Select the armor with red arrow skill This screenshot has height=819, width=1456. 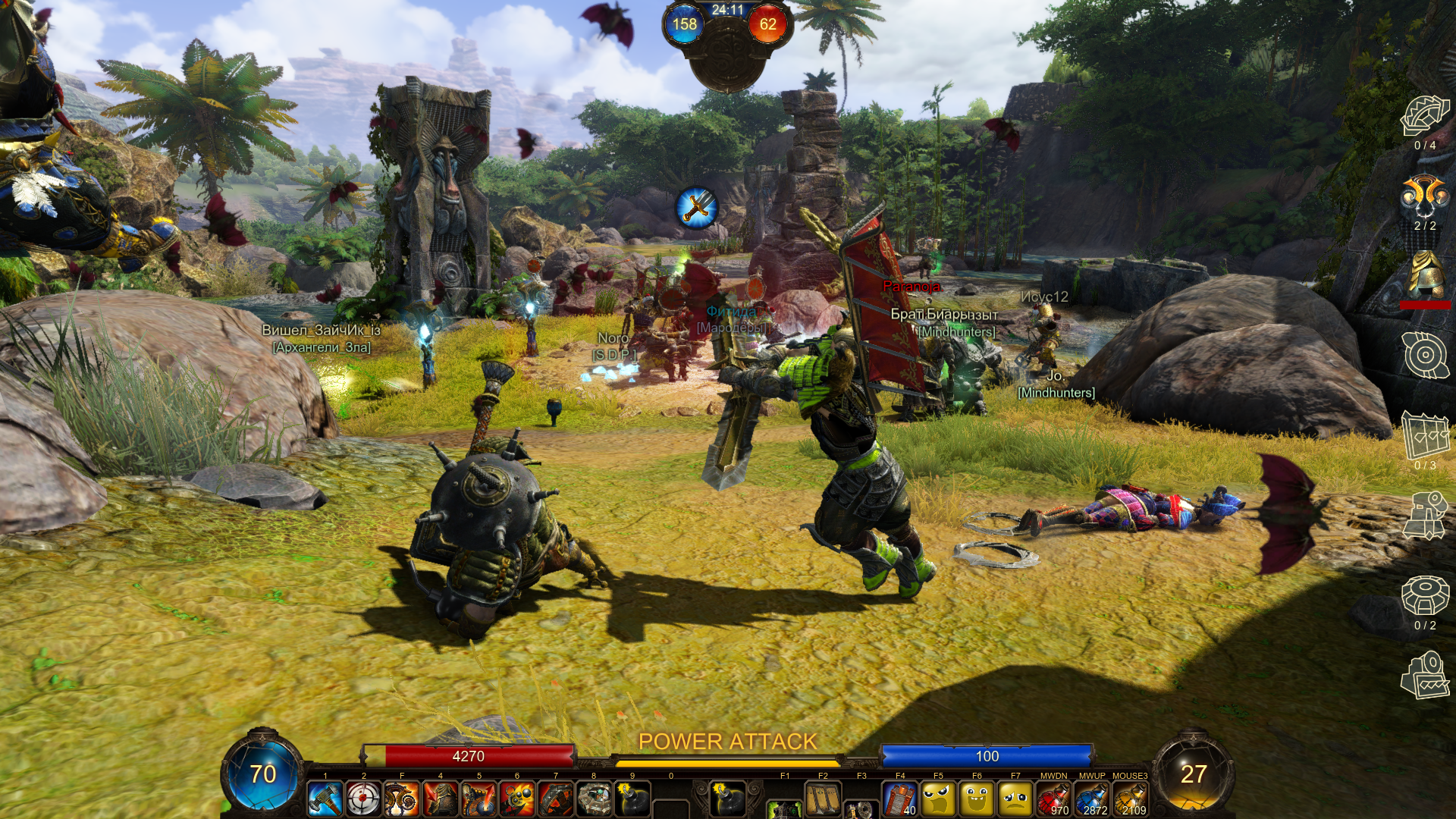tap(441, 799)
